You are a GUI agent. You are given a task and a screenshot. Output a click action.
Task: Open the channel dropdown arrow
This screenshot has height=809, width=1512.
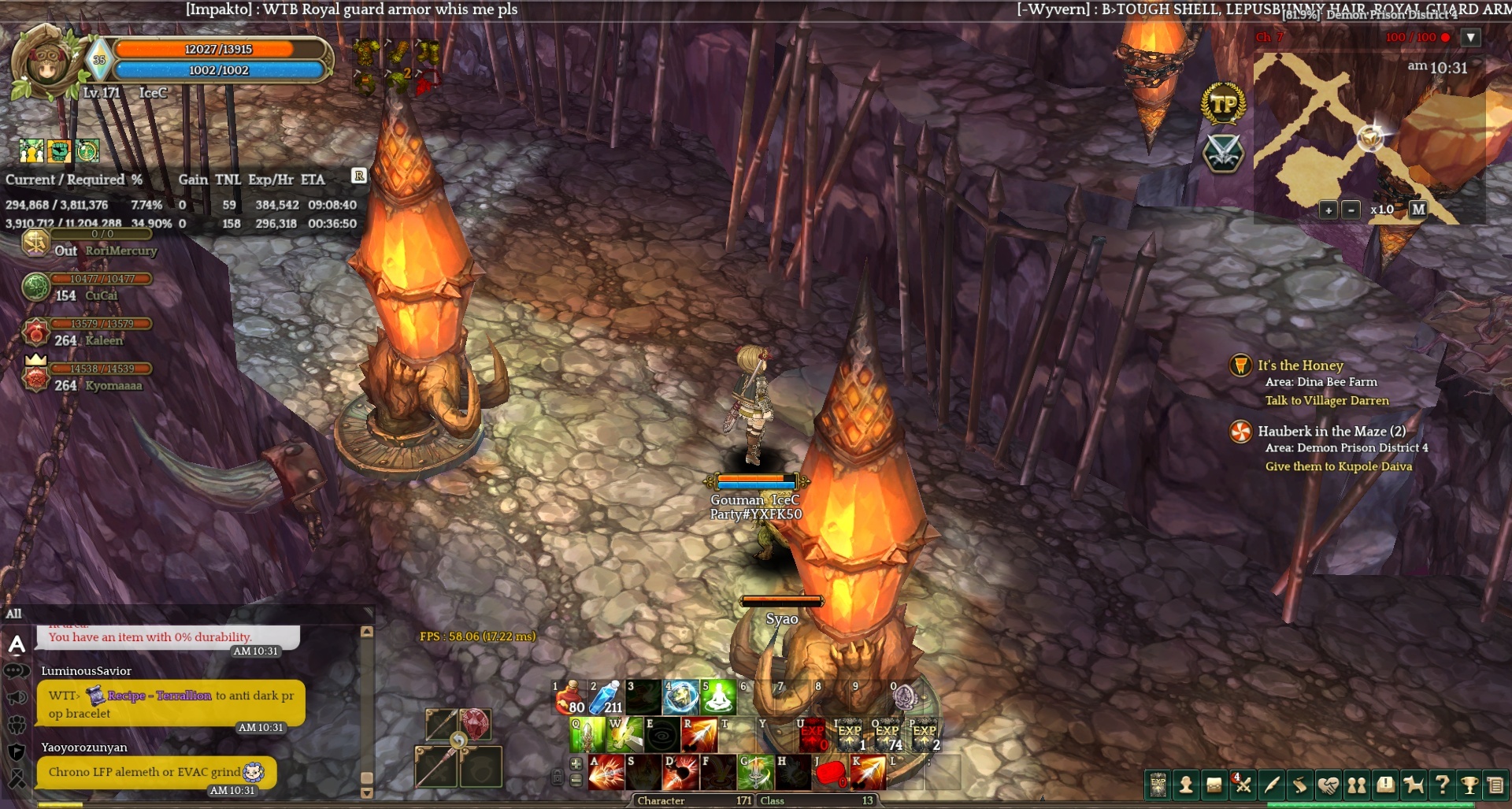(x=1470, y=37)
